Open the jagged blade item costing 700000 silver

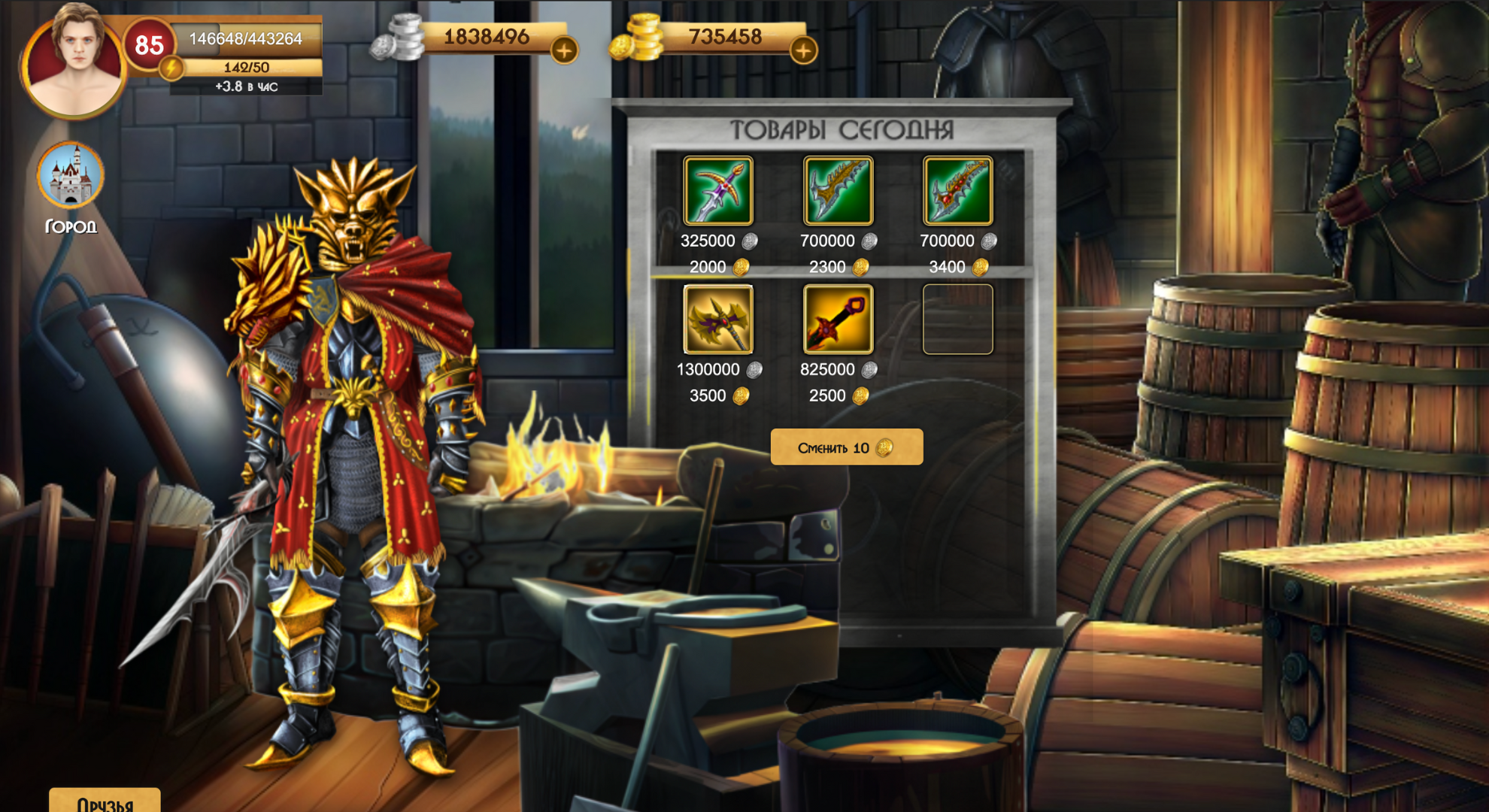837,192
